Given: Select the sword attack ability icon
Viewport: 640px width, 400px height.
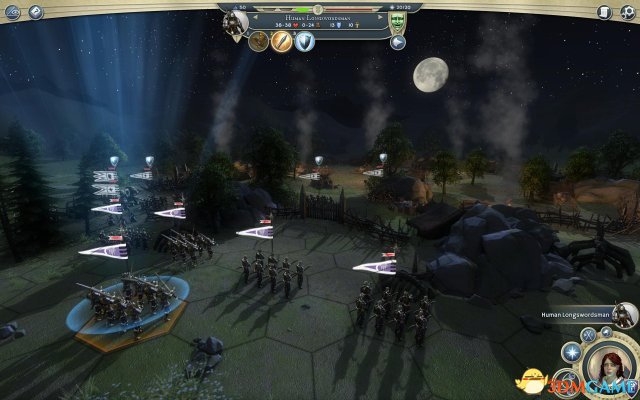Looking at the screenshot, I should click(x=283, y=42).
